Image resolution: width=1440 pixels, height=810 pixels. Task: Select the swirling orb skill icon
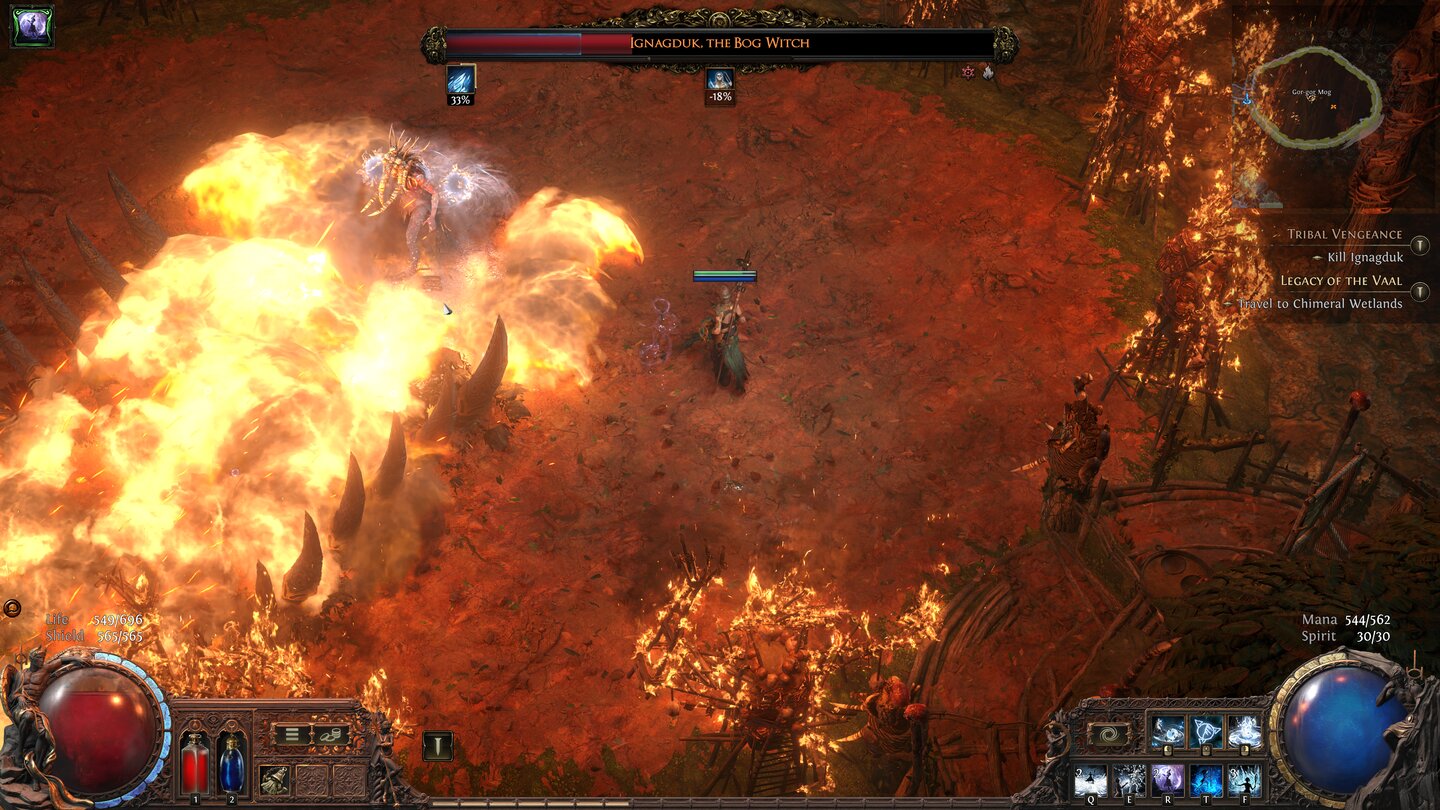1167,732
